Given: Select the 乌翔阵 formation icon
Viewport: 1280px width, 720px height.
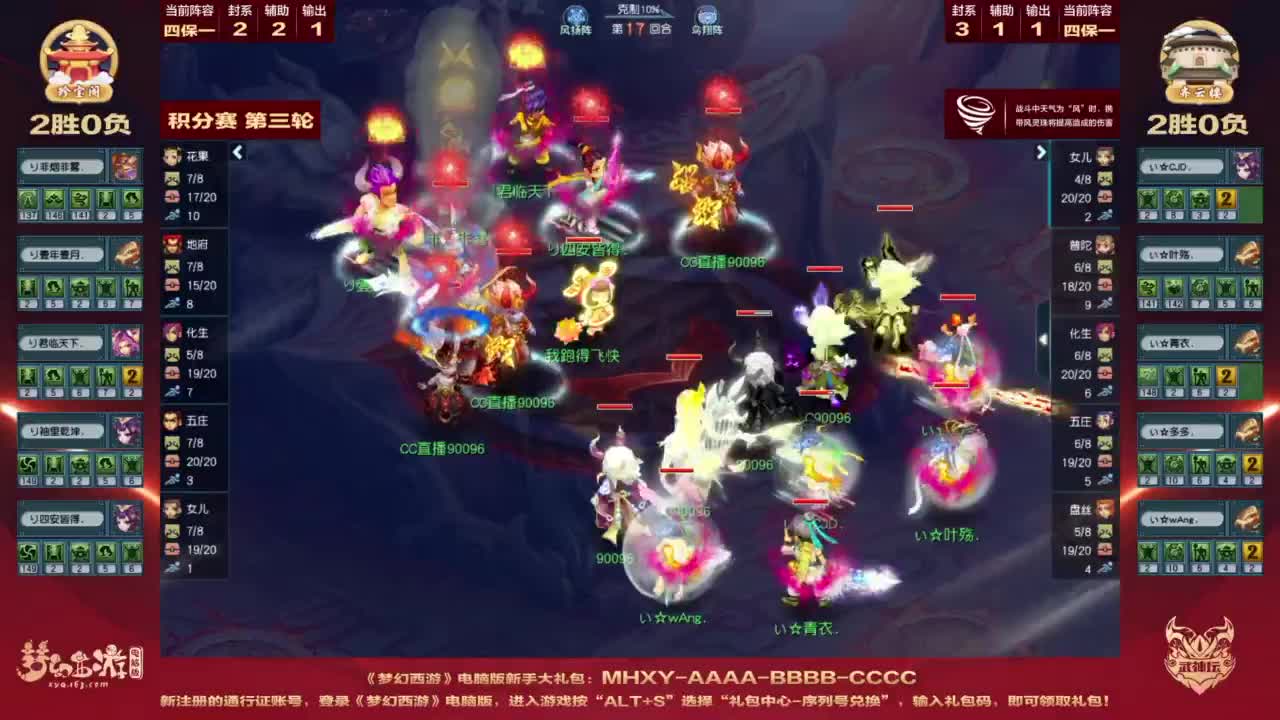Looking at the screenshot, I should 706,13.
